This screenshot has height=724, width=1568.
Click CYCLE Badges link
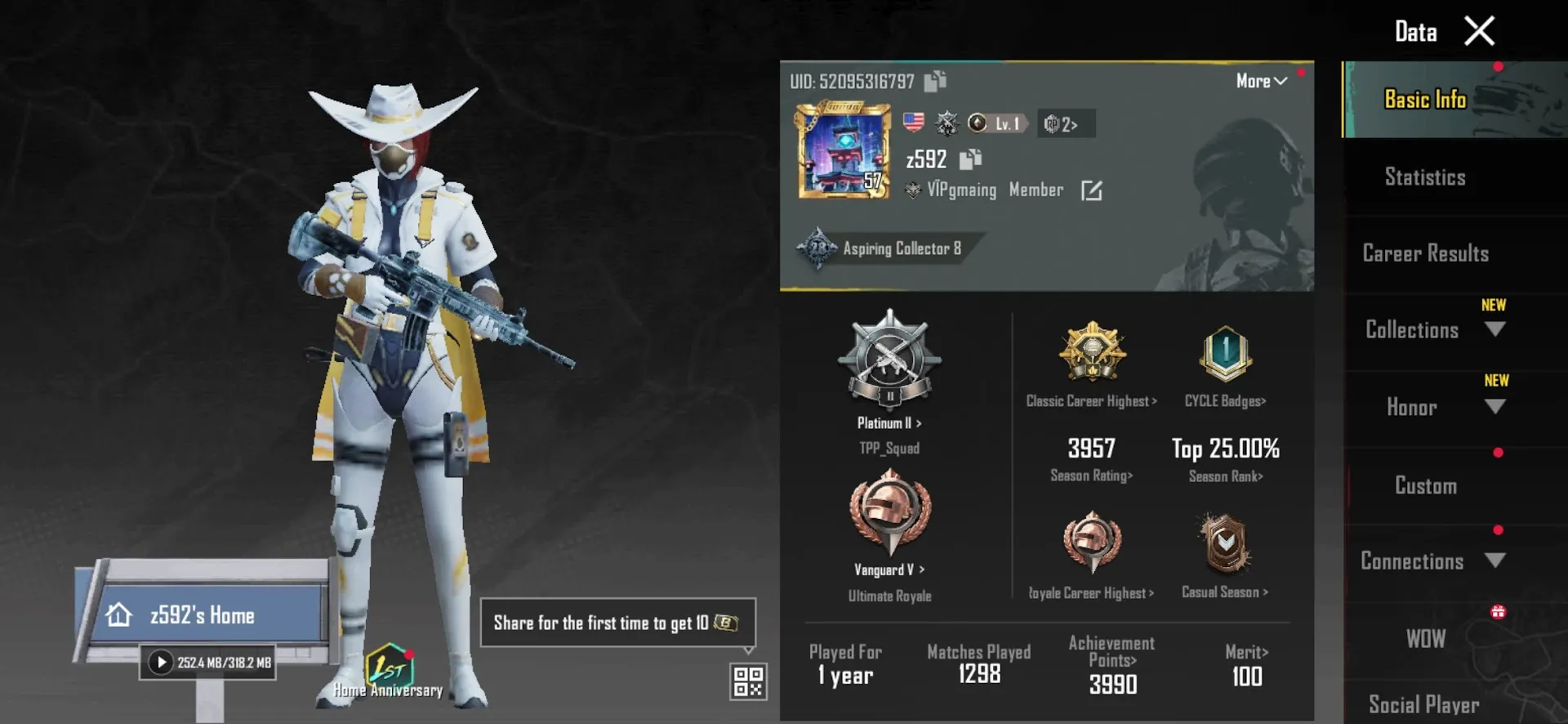1224,401
